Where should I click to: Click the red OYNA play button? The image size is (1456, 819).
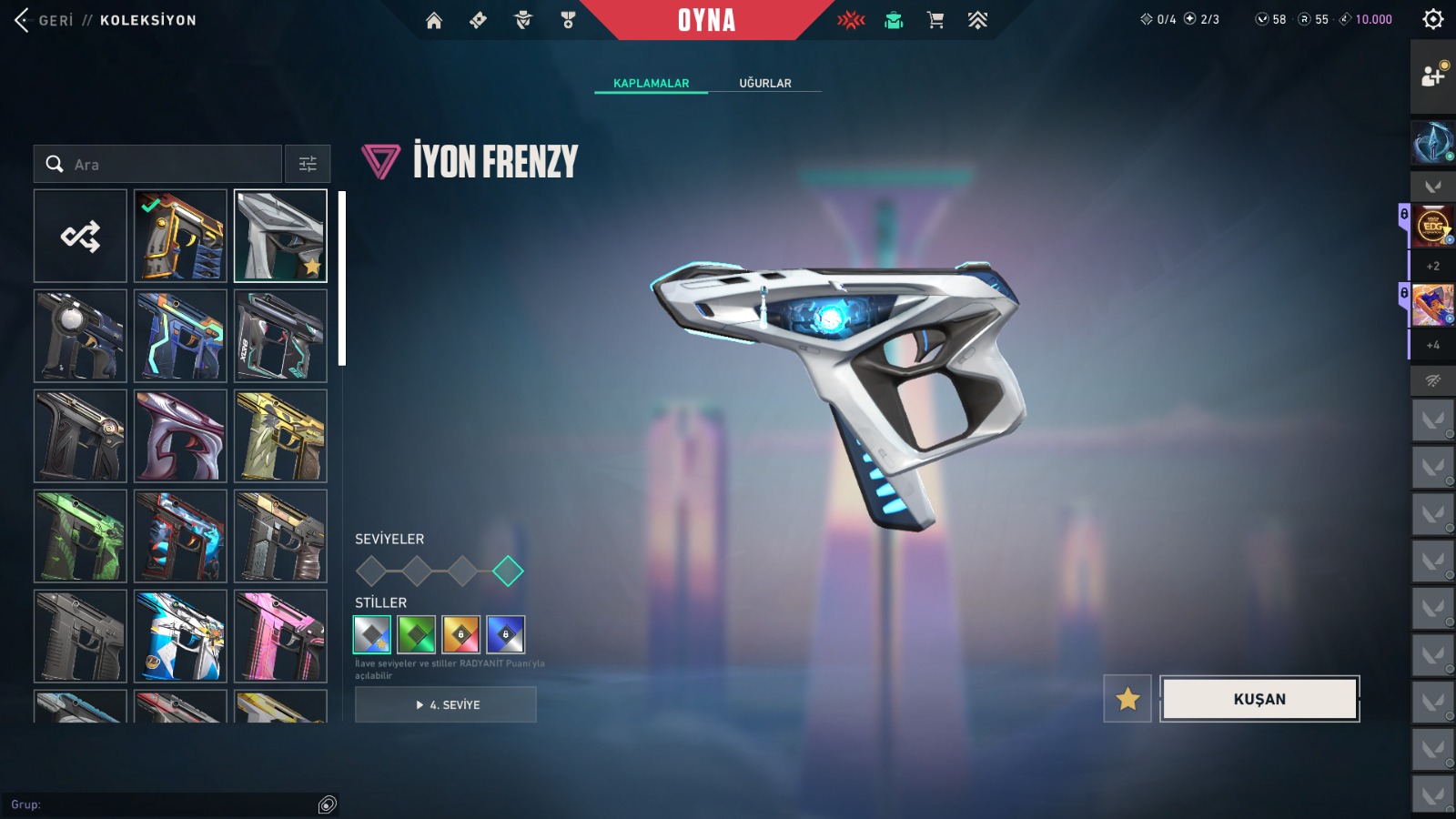coord(706,20)
